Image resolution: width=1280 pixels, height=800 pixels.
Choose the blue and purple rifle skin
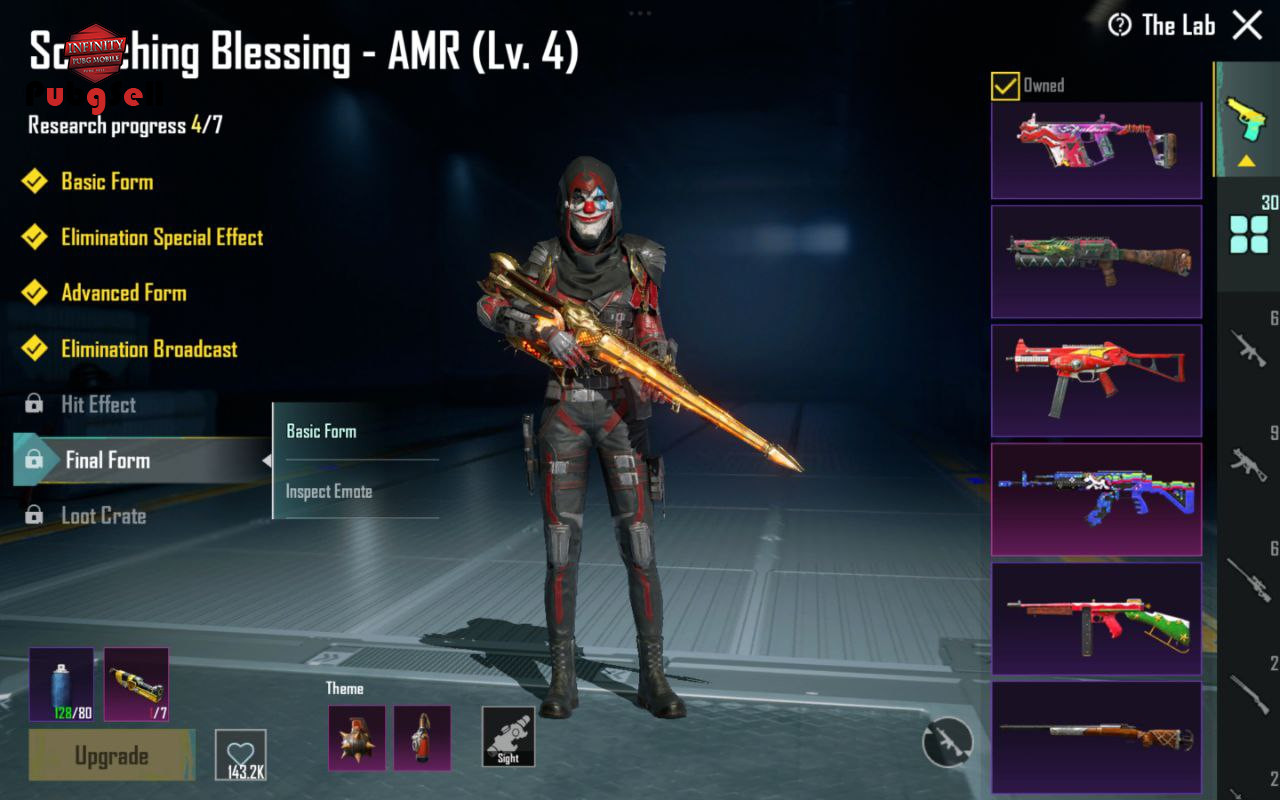(1096, 499)
